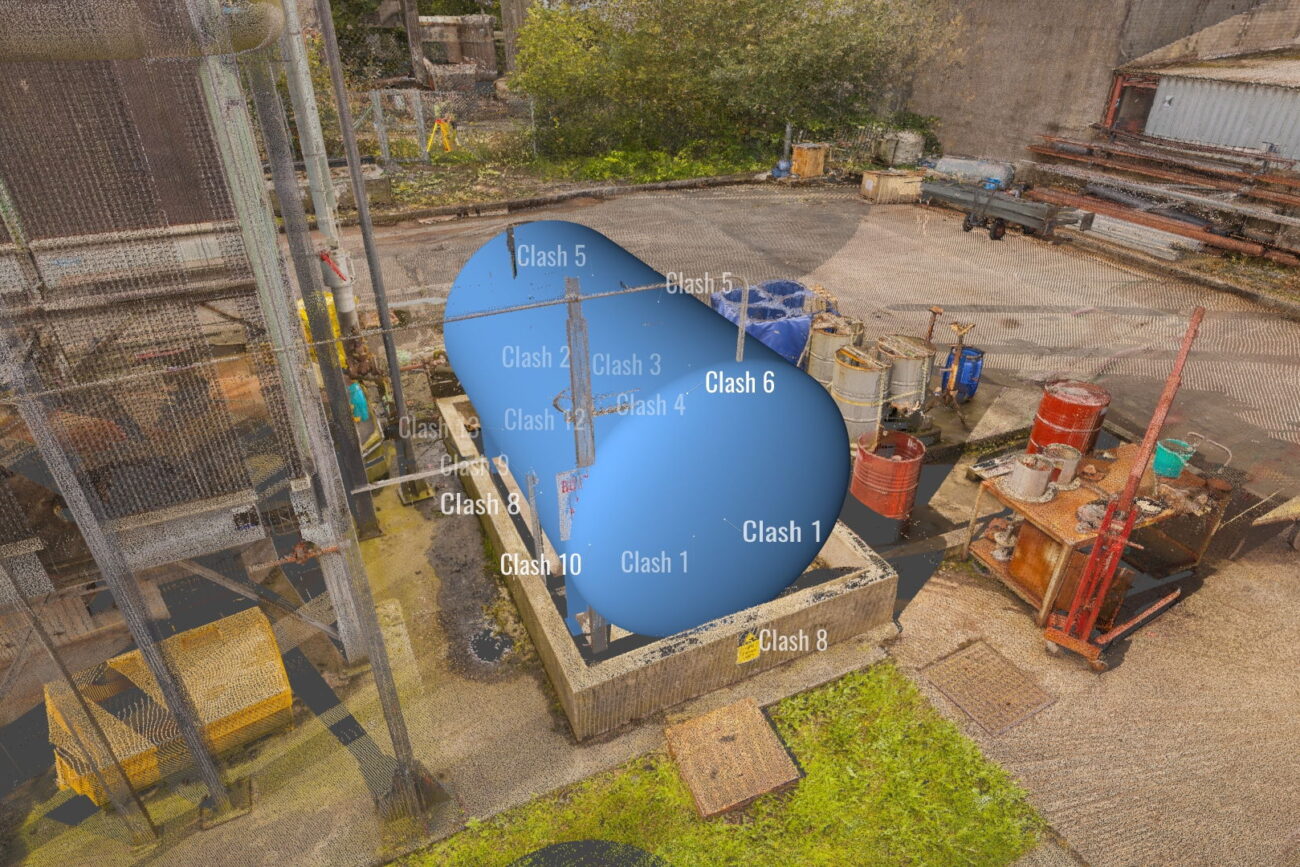Select the Clash 6 marker label
This screenshot has height=867, width=1300.
(x=739, y=382)
